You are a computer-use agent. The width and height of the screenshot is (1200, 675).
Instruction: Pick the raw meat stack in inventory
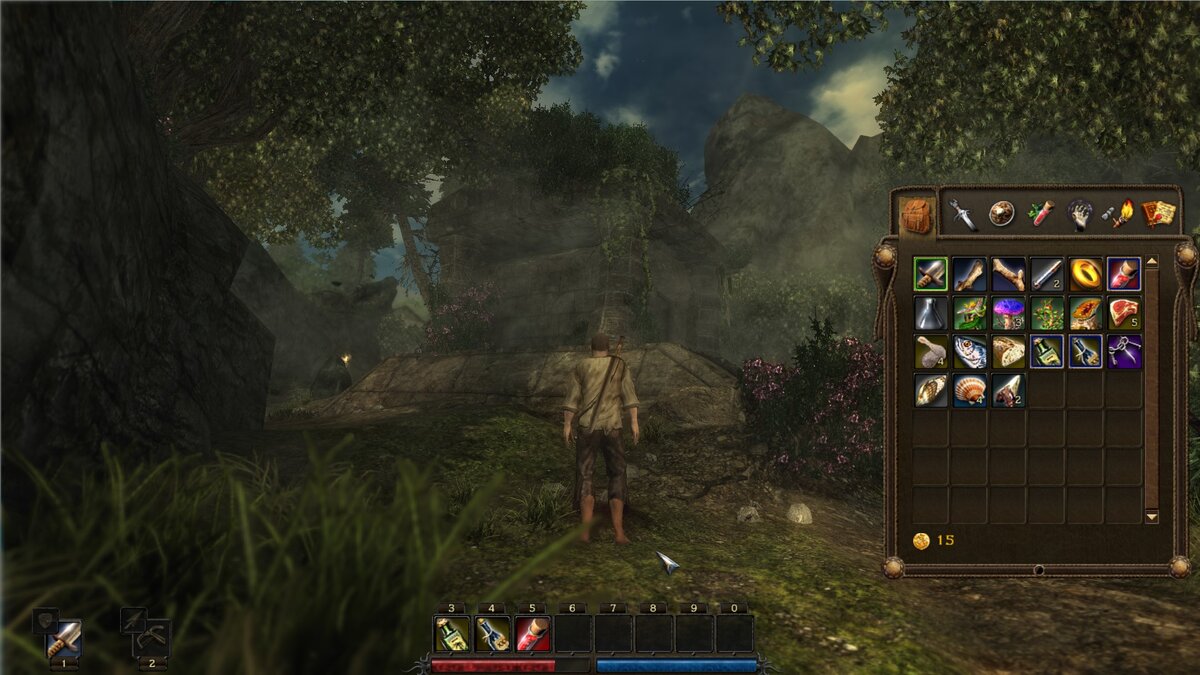point(1124,312)
